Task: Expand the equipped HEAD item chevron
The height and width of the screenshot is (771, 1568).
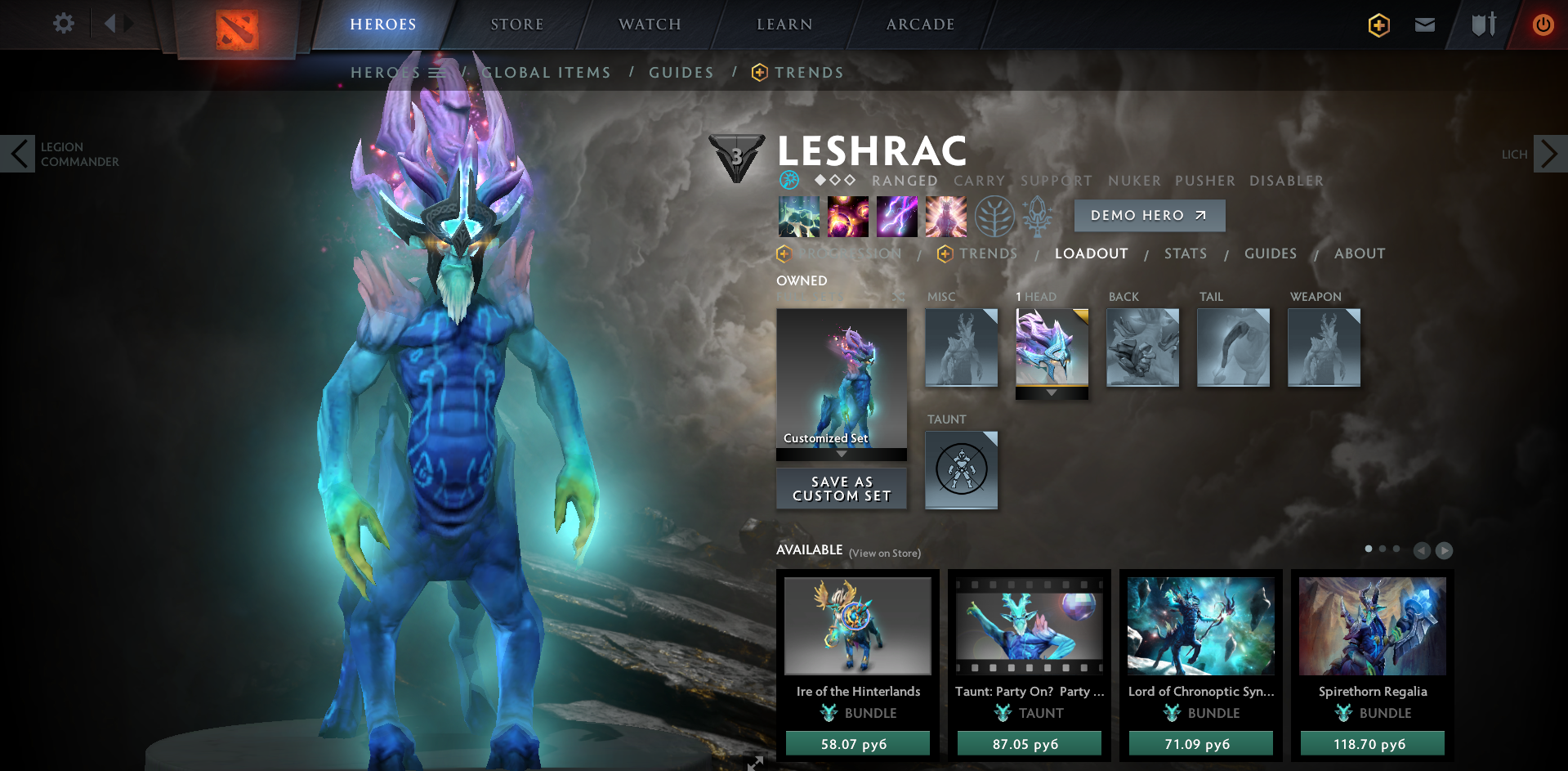Action: click(x=1052, y=392)
